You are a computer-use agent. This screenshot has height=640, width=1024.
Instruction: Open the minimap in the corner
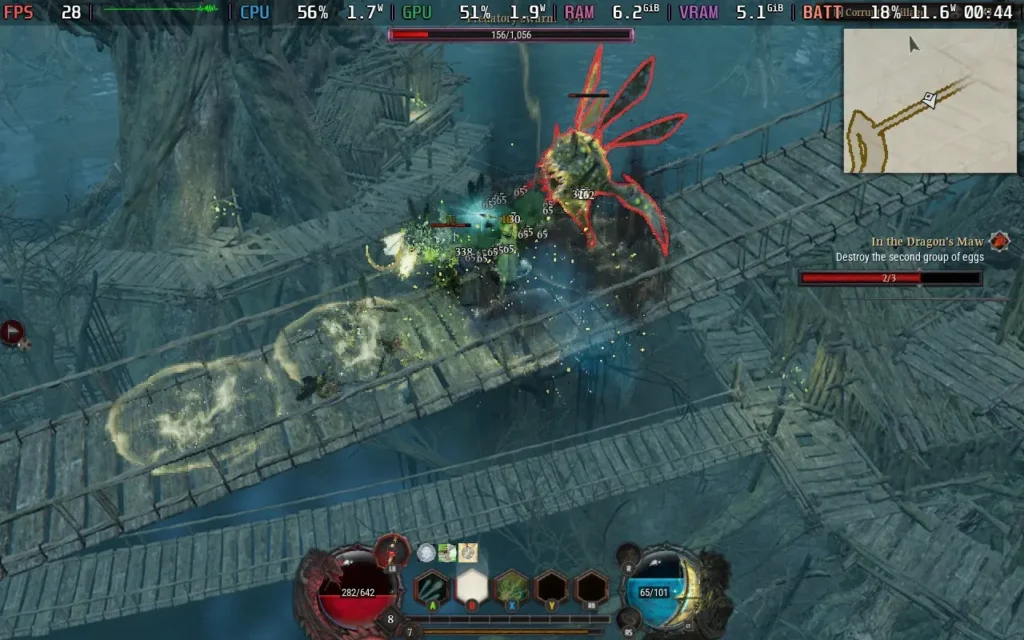(x=929, y=100)
